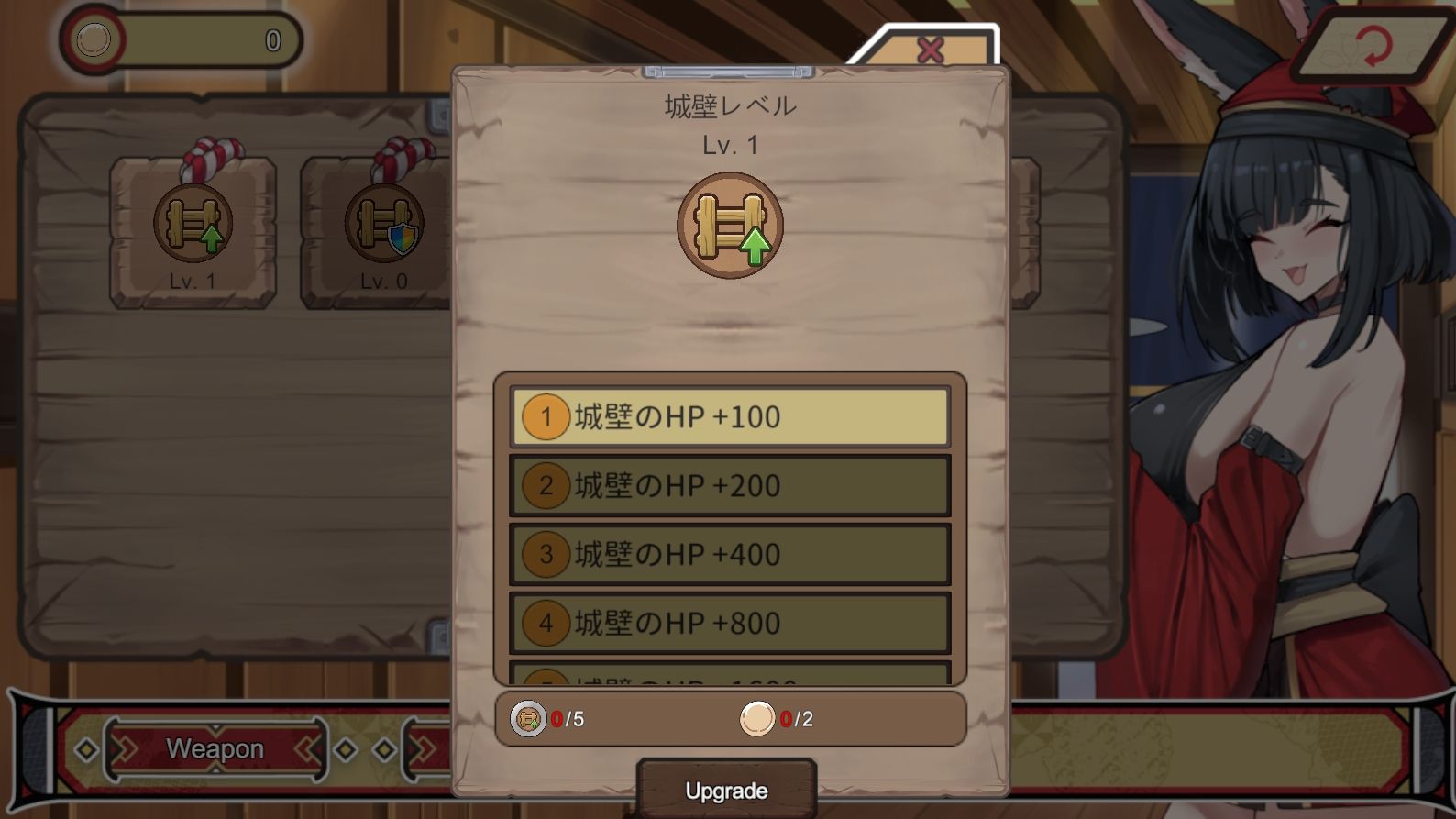Screen dimensions: 1456x819
Task: Click the Upgrade button
Action: pos(726,790)
